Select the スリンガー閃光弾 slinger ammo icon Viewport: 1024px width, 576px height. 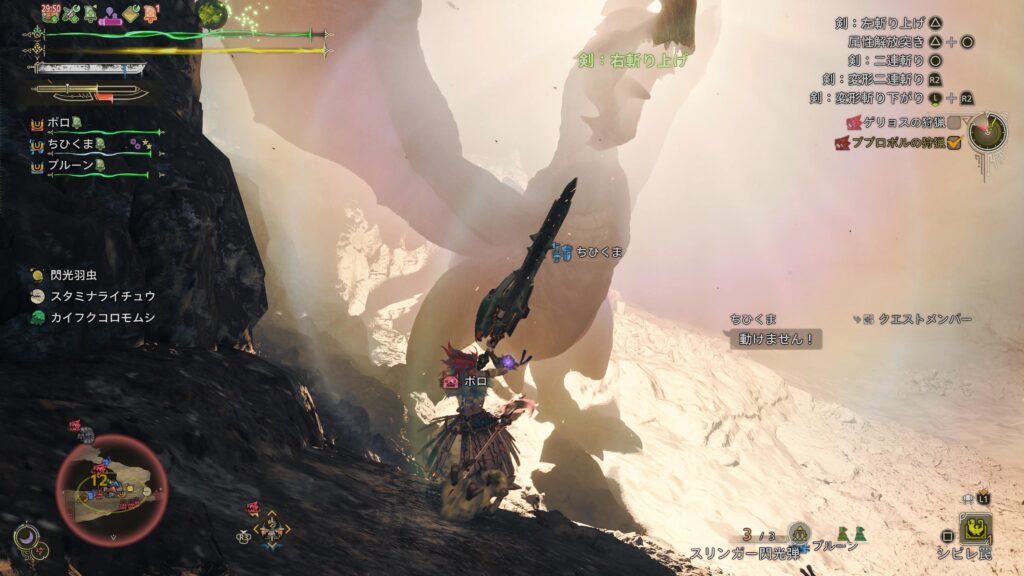(x=798, y=533)
